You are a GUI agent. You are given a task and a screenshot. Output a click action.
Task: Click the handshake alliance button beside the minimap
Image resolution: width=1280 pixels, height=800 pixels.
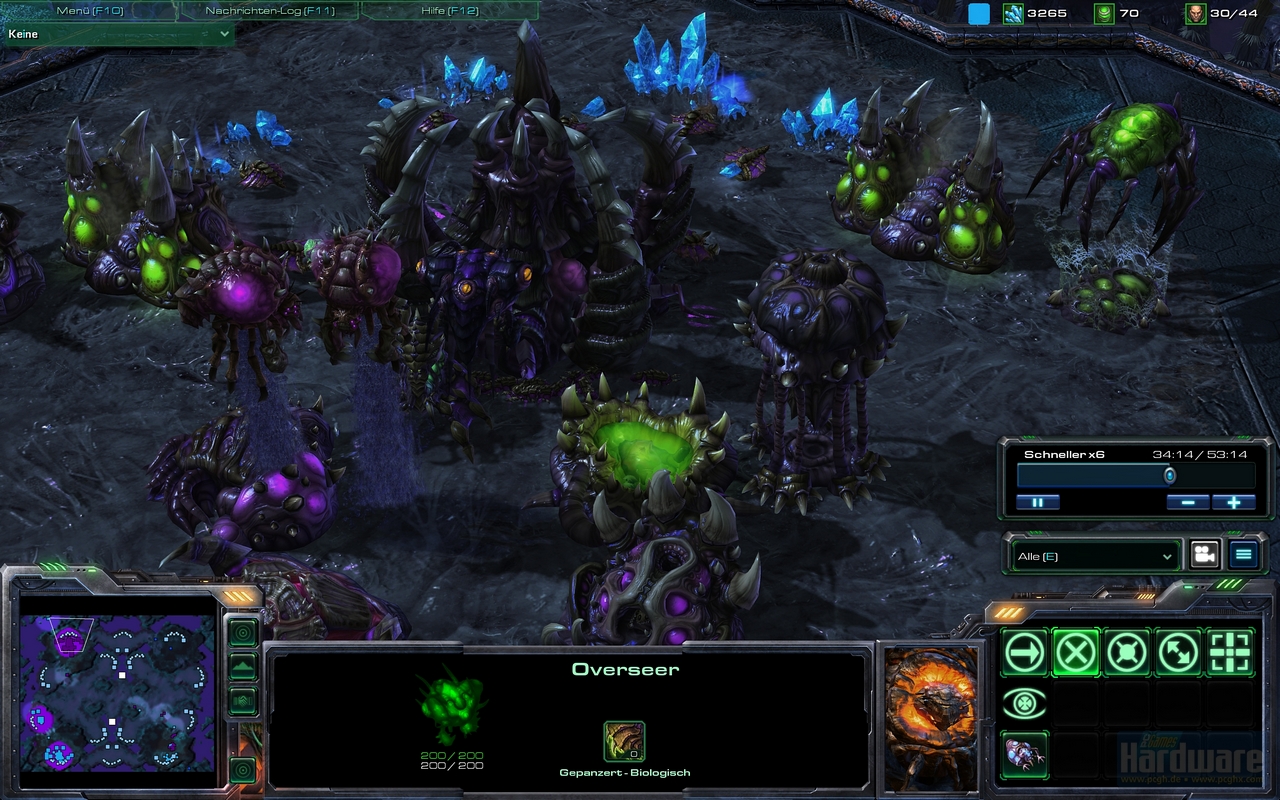243,701
